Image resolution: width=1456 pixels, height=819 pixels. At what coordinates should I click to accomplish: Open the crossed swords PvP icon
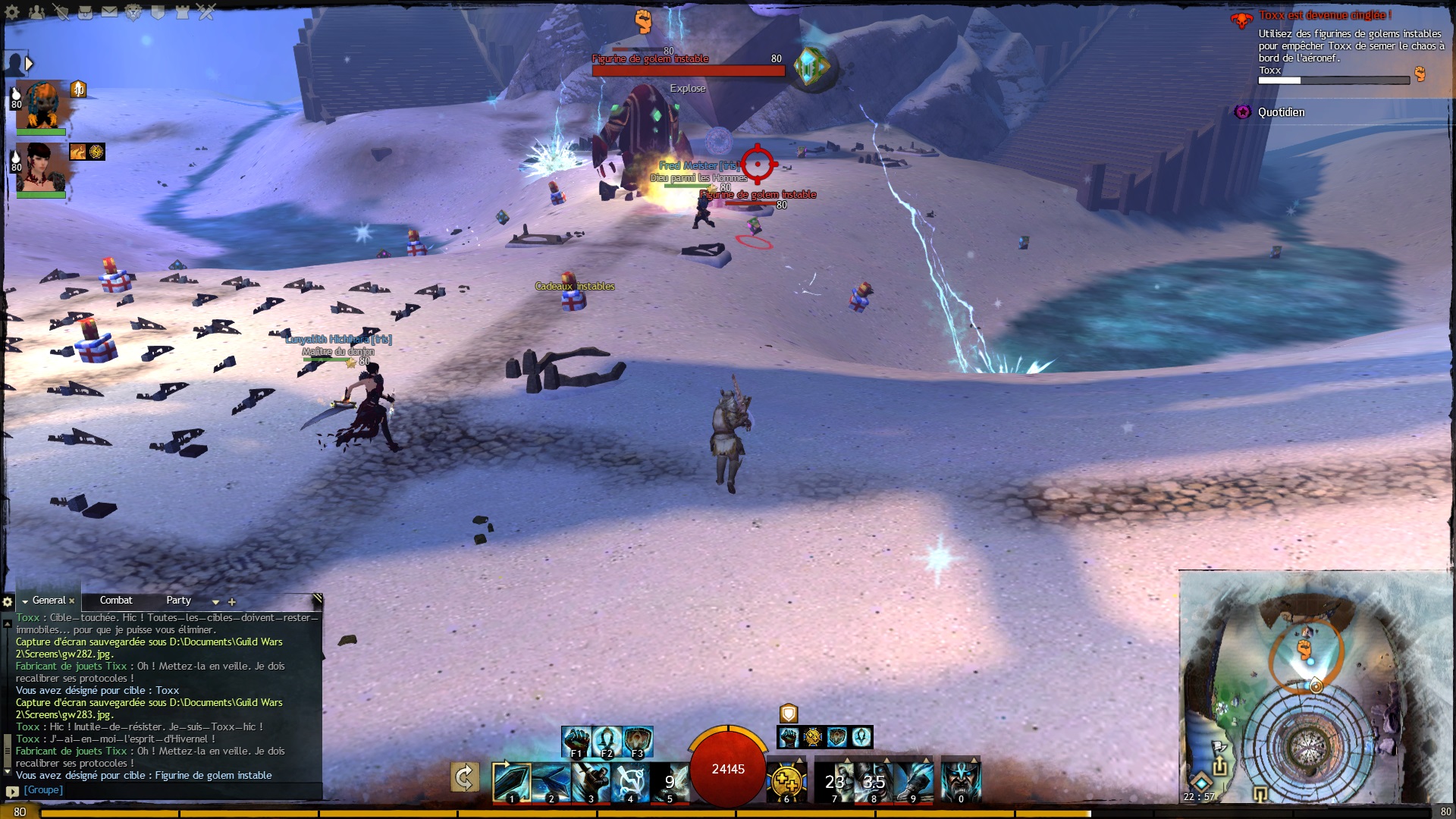pyautogui.click(x=206, y=12)
